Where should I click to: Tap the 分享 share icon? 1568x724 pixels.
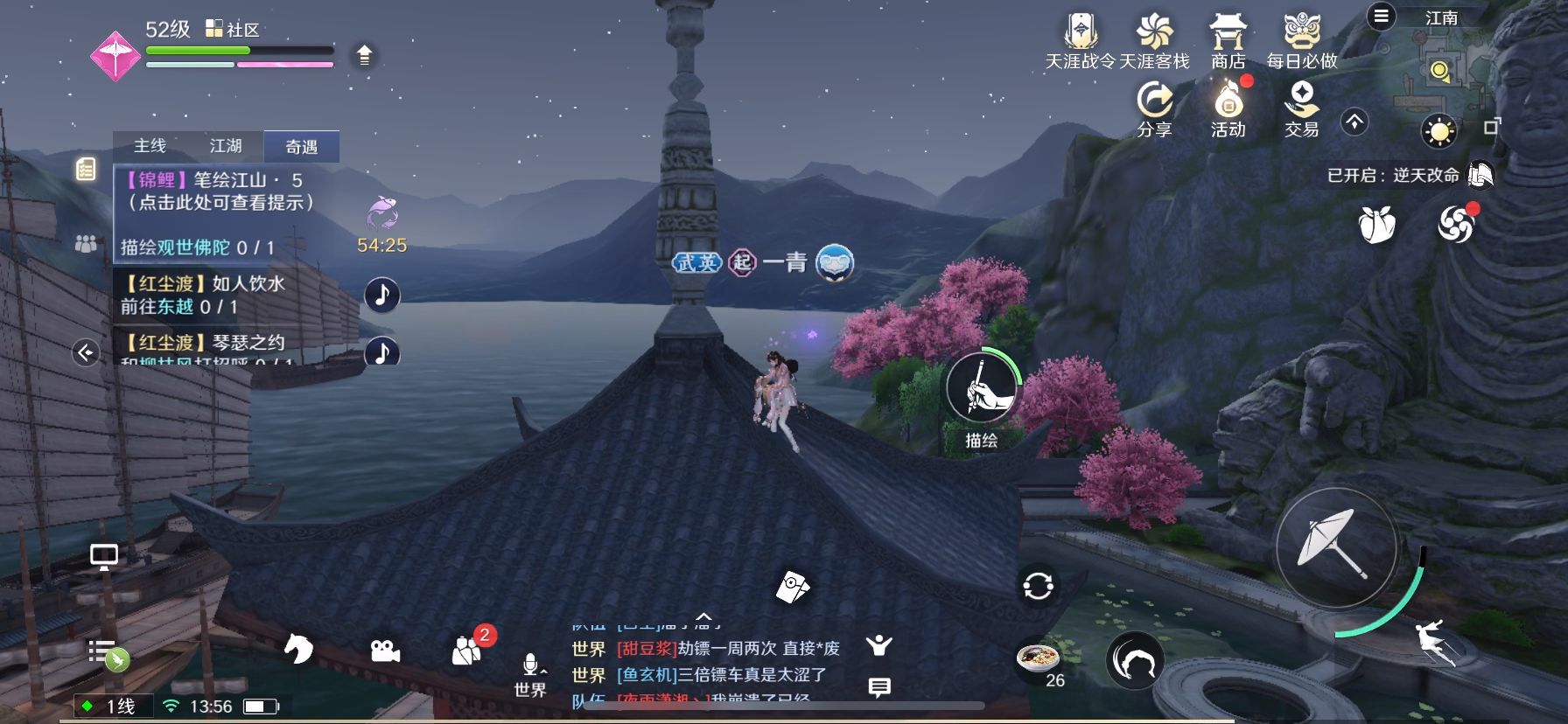(x=1157, y=101)
